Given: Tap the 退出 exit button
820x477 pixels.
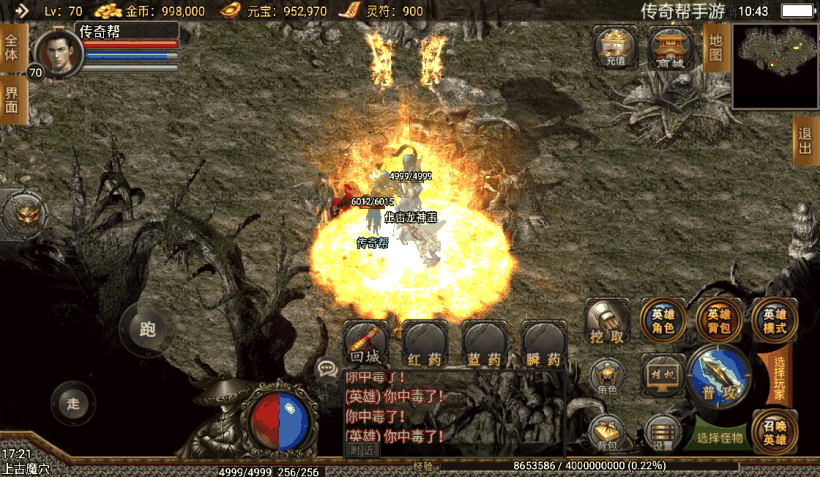Looking at the screenshot, I should coord(805,140).
